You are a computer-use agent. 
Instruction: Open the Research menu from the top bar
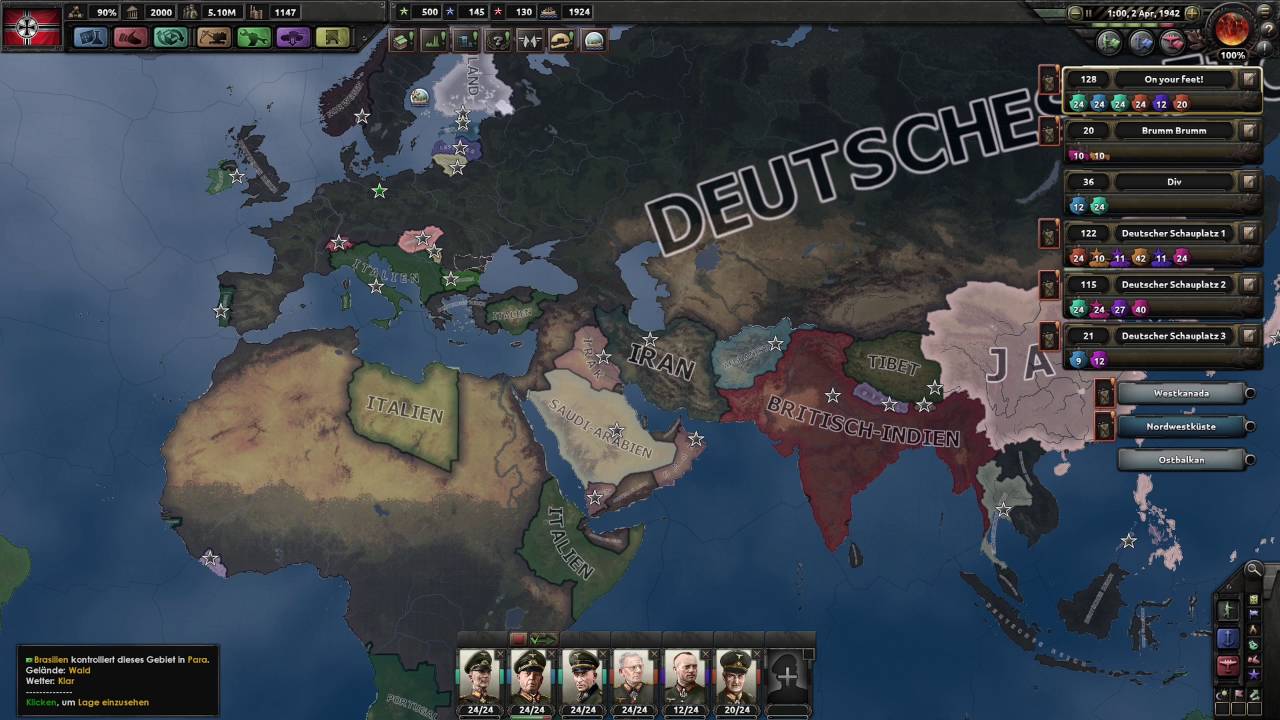point(90,39)
